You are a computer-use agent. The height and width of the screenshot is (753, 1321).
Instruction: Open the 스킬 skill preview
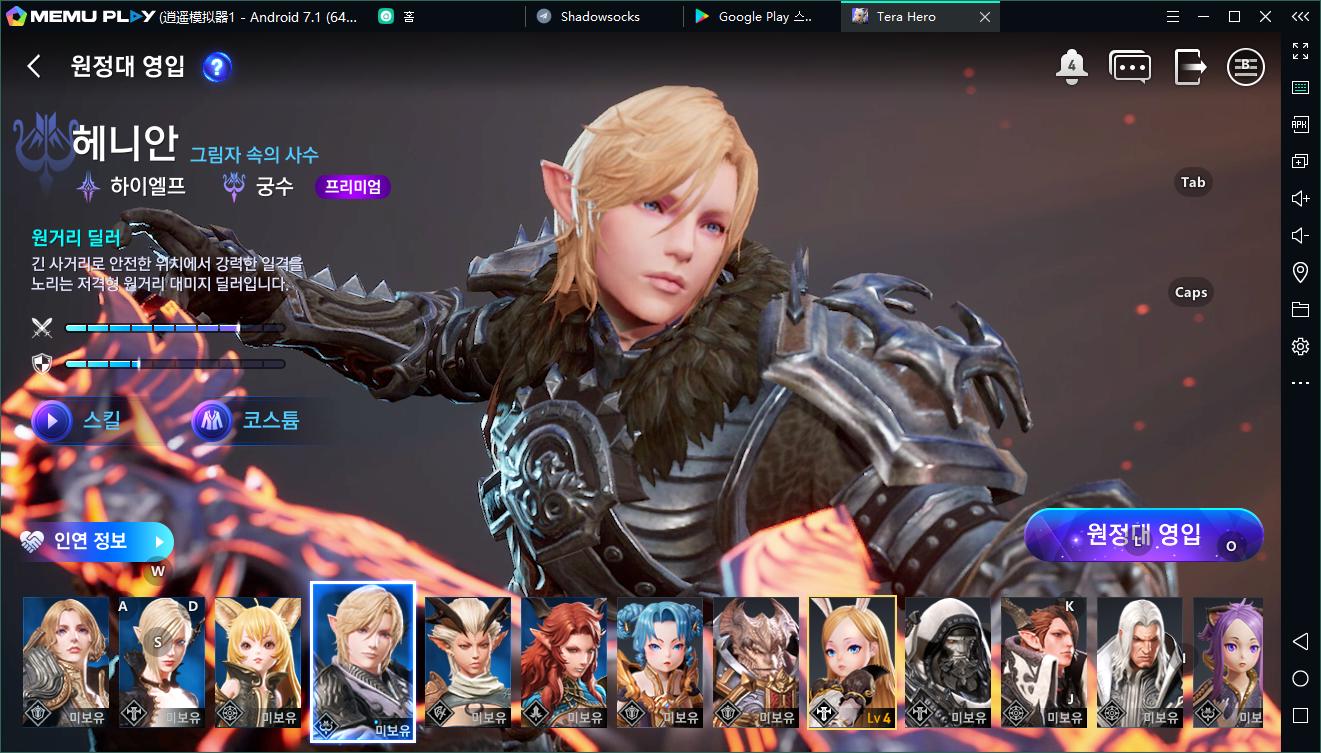[78, 420]
